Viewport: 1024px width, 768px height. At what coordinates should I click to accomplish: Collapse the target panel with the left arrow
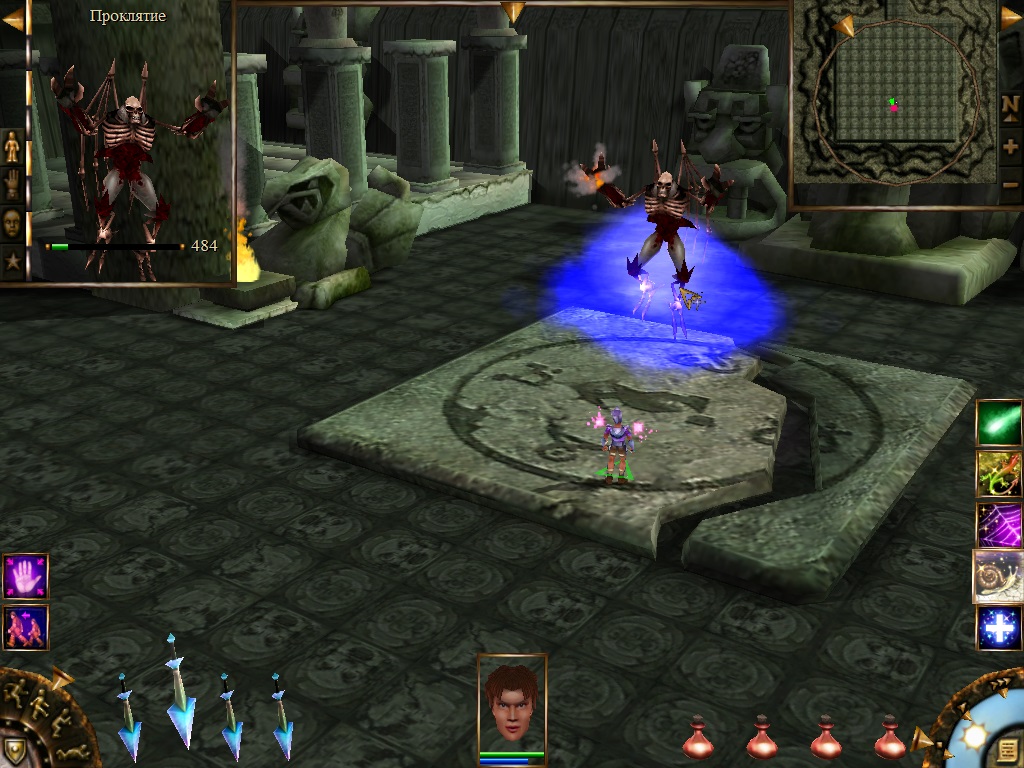pos(12,20)
